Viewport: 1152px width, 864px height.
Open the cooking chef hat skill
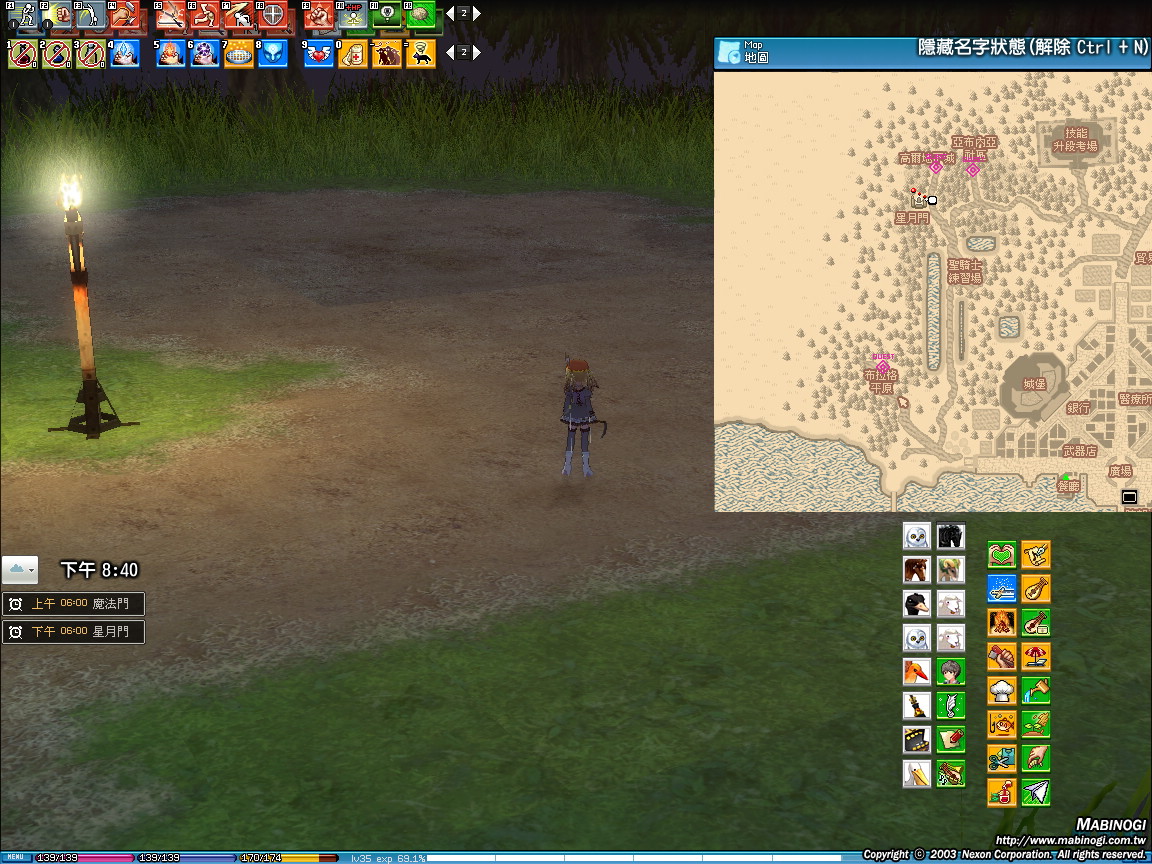point(1001,691)
